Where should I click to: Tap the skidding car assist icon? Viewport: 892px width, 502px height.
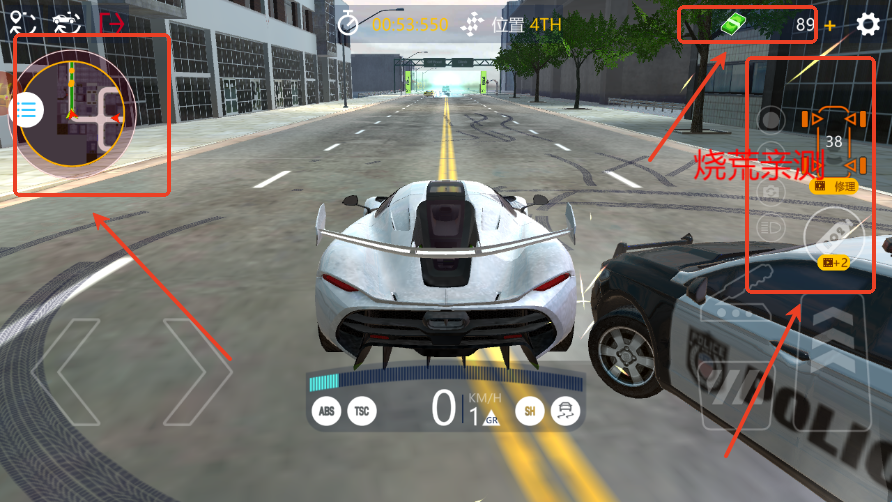click(x=566, y=410)
